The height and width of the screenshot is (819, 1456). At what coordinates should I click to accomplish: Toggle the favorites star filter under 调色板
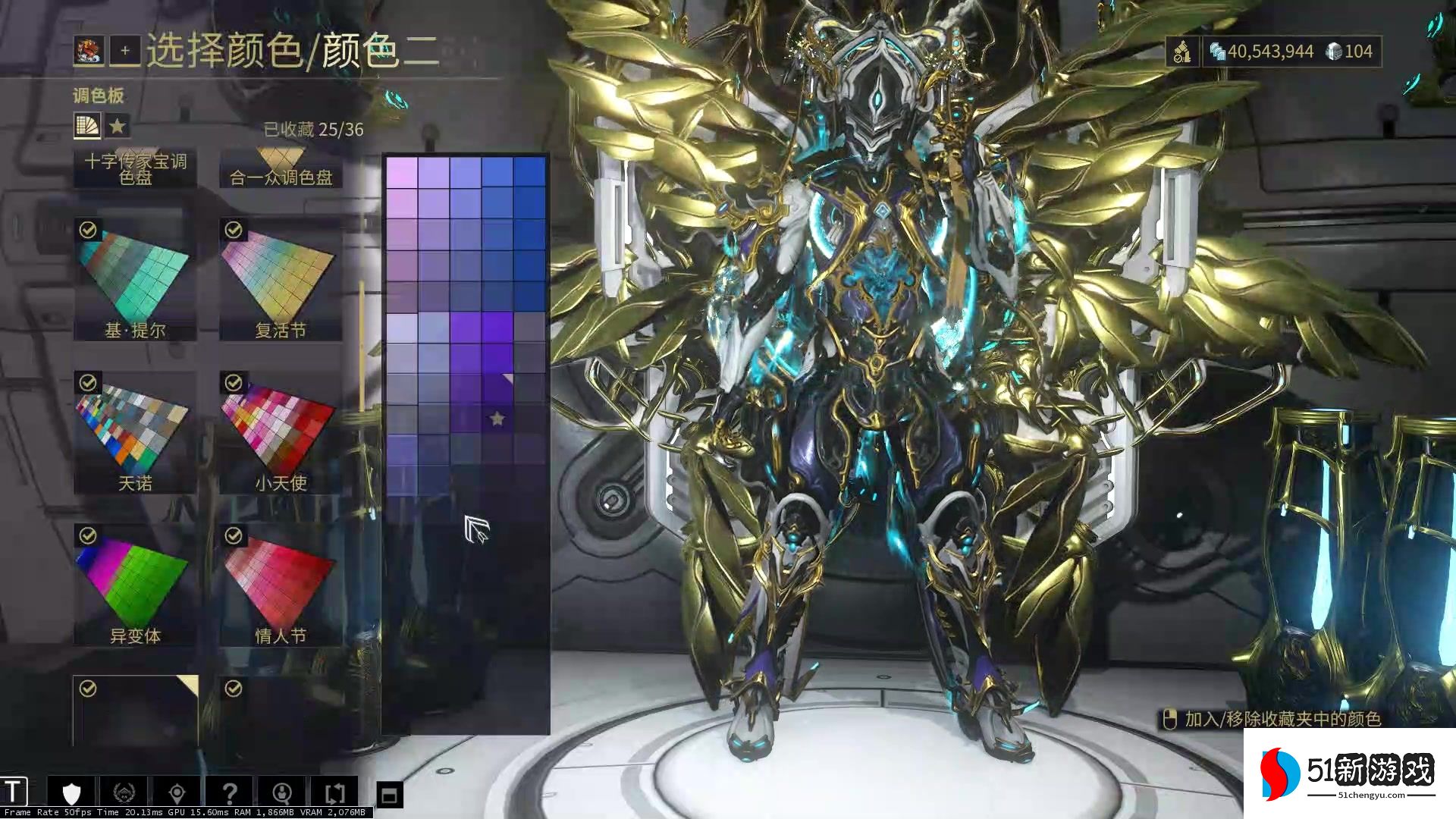tap(118, 125)
